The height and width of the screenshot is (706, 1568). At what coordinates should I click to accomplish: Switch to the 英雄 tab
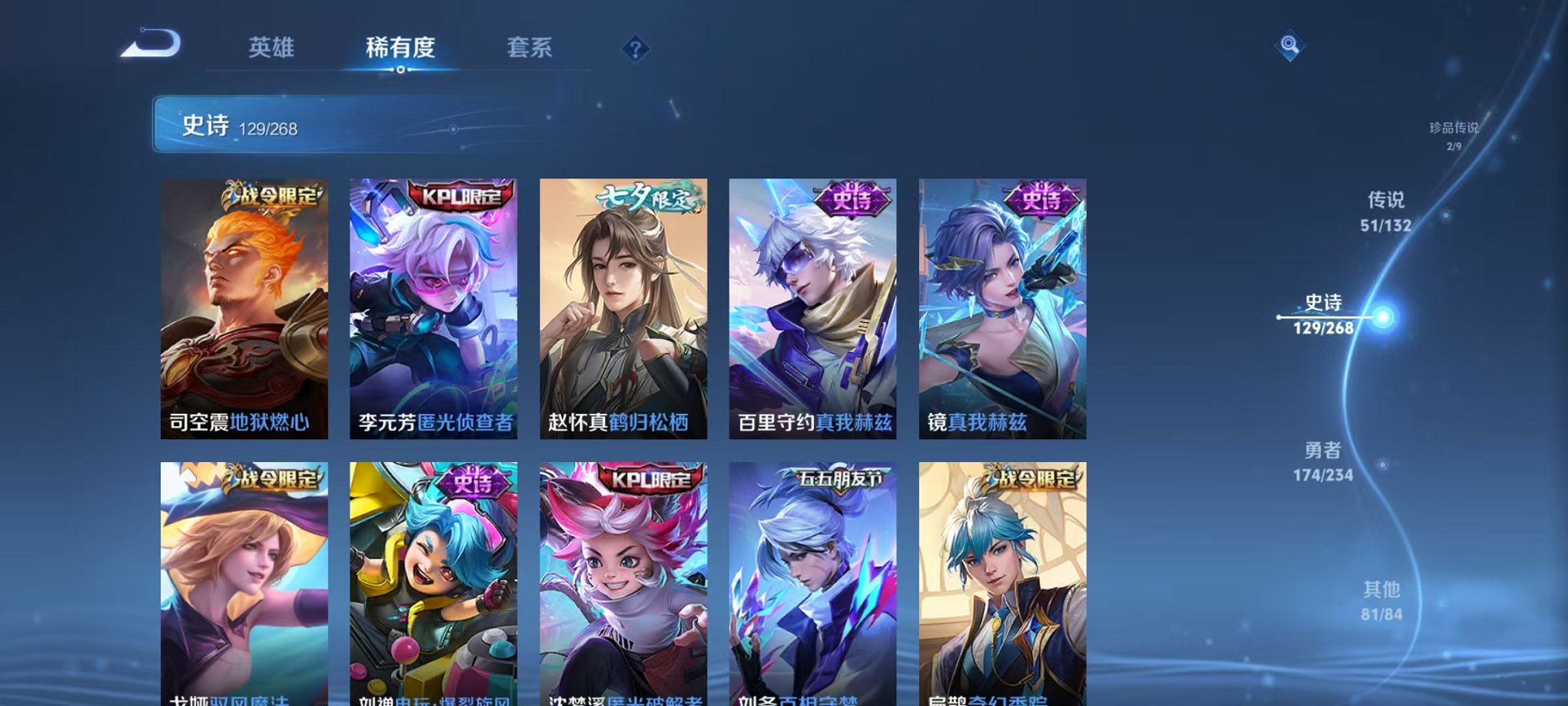click(x=271, y=48)
